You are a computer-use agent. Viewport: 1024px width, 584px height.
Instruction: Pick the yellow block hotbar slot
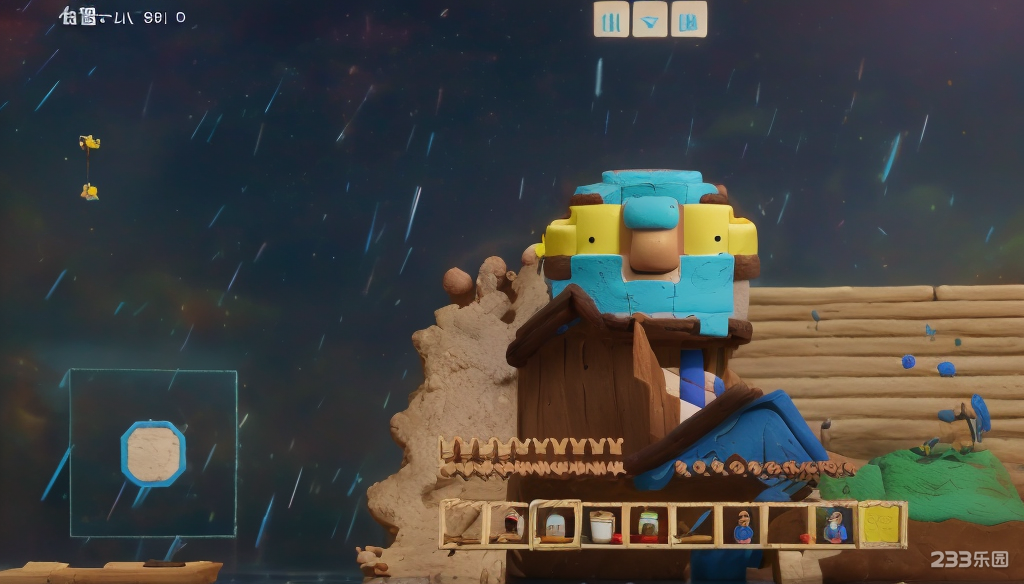[x=882, y=525]
